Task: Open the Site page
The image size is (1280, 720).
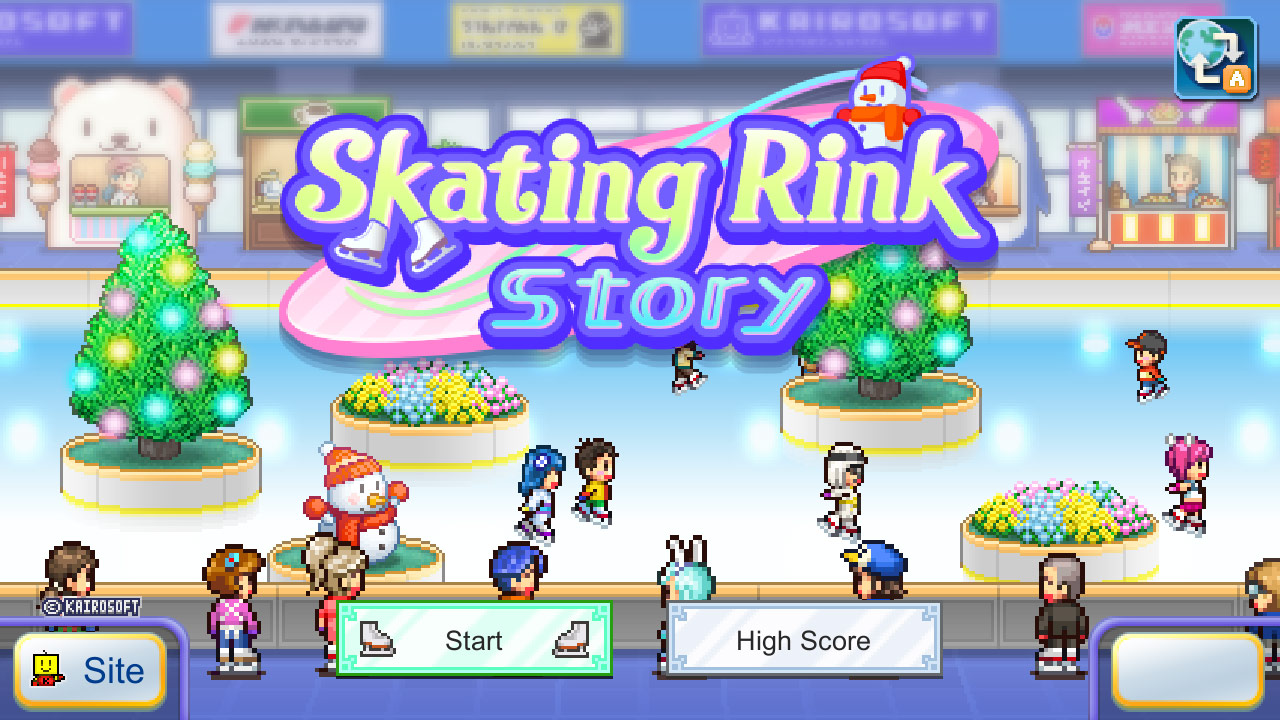Action: pyautogui.click(x=90, y=671)
